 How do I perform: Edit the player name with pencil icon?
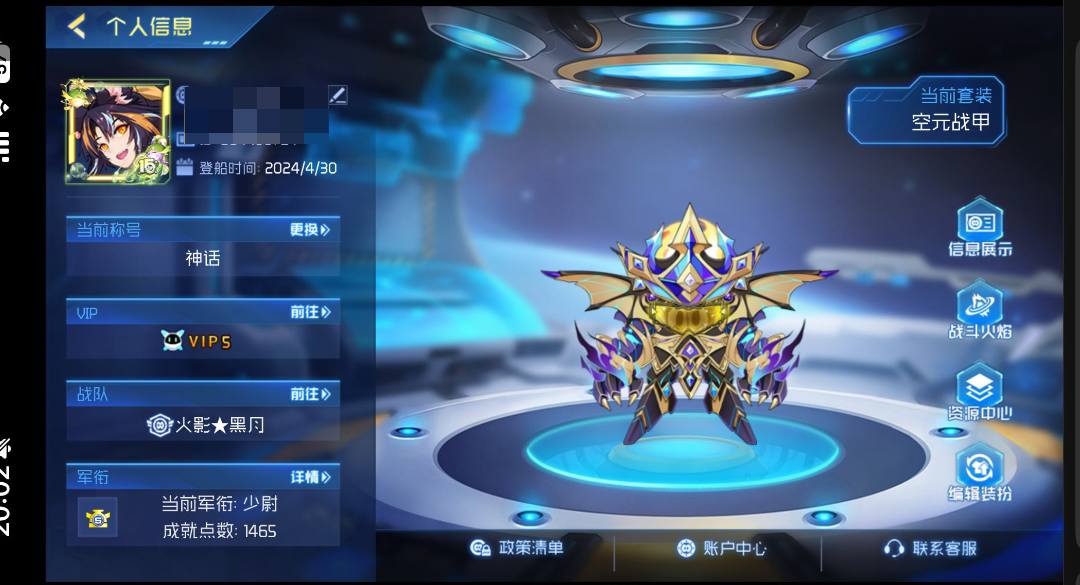tap(337, 95)
